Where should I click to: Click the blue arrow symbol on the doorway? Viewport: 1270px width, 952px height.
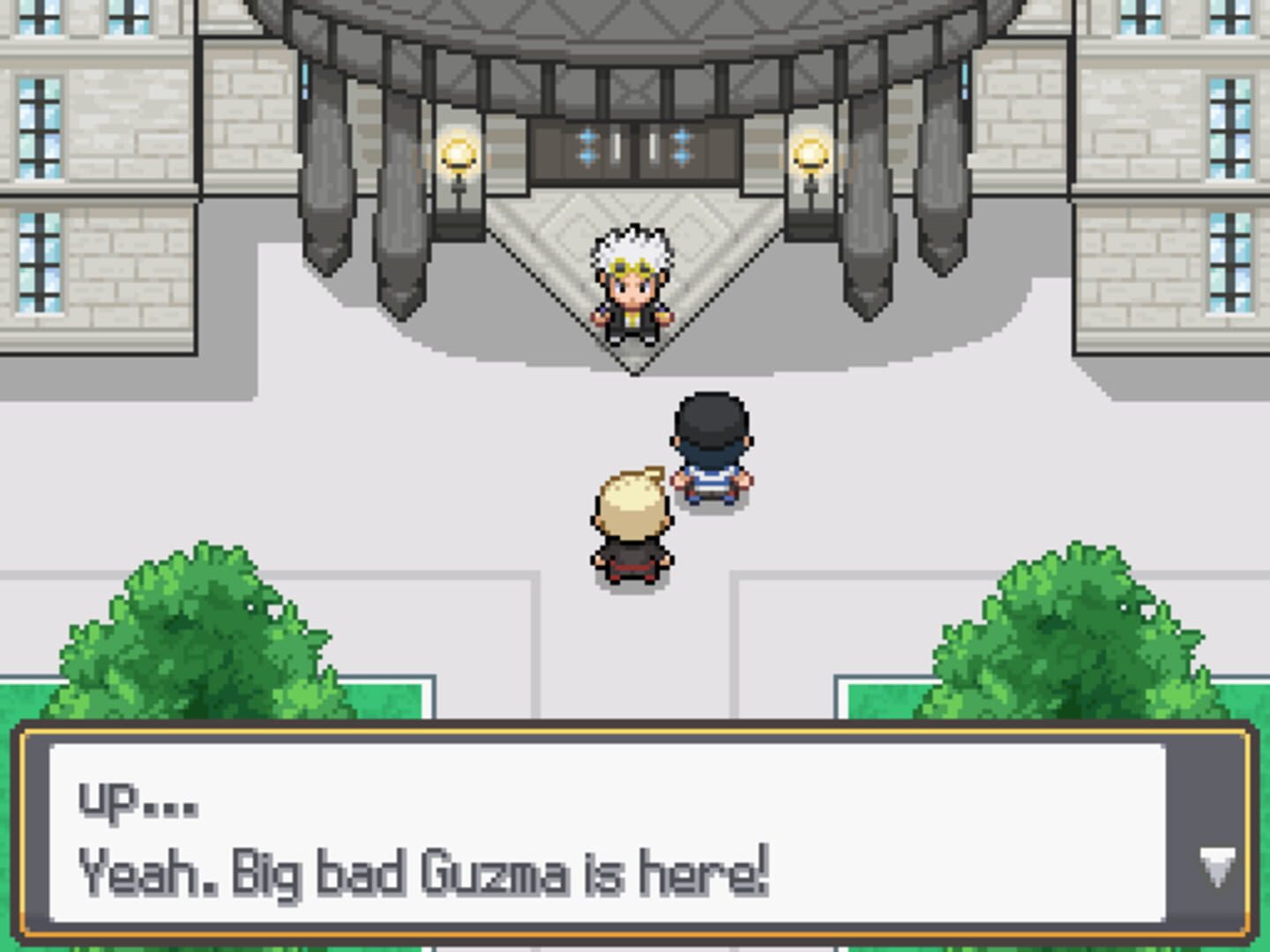589,139
